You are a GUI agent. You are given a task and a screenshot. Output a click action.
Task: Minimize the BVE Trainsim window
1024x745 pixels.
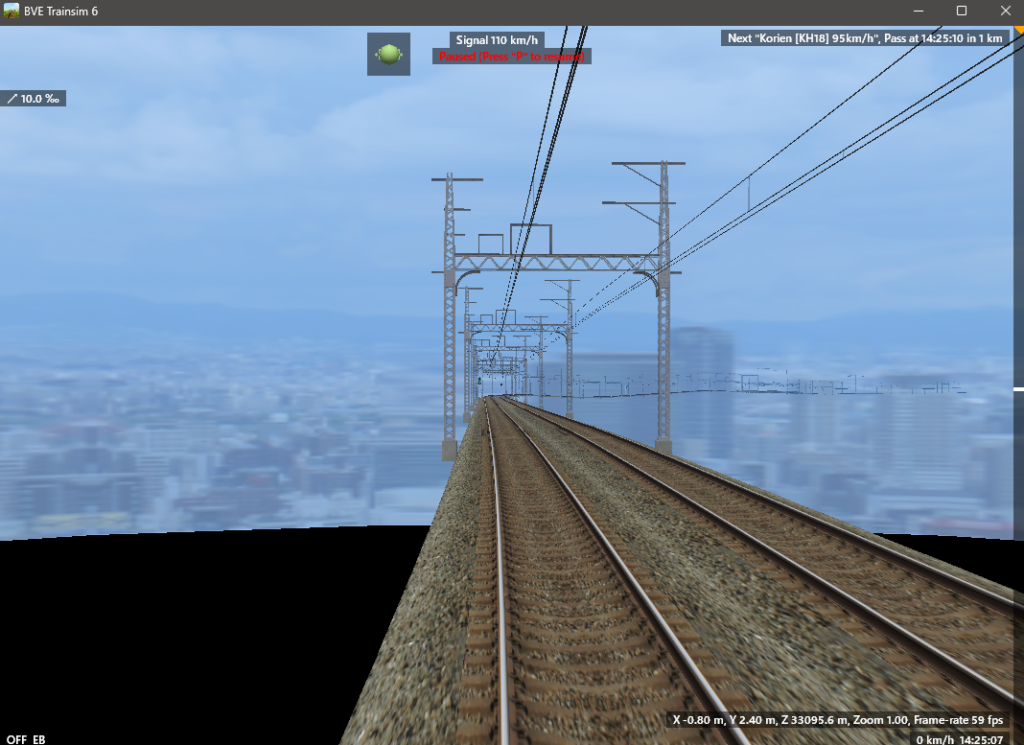[917, 11]
